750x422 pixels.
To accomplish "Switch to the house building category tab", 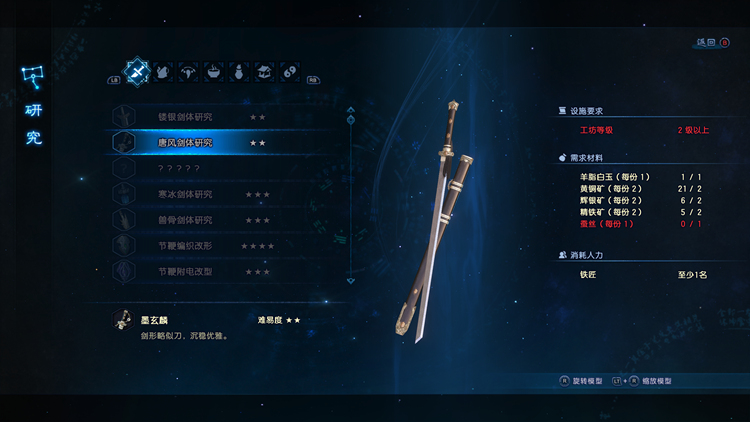I will (x=265, y=72).
